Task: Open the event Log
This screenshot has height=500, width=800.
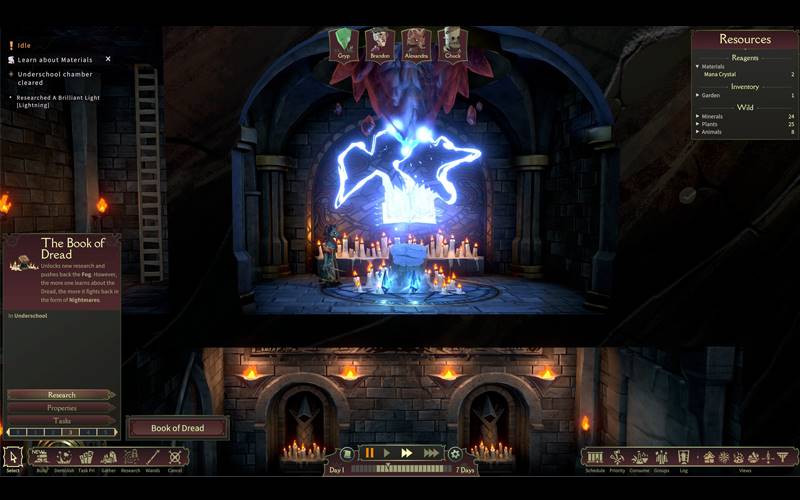Action: pyautogui.click(x=684, y=457)
